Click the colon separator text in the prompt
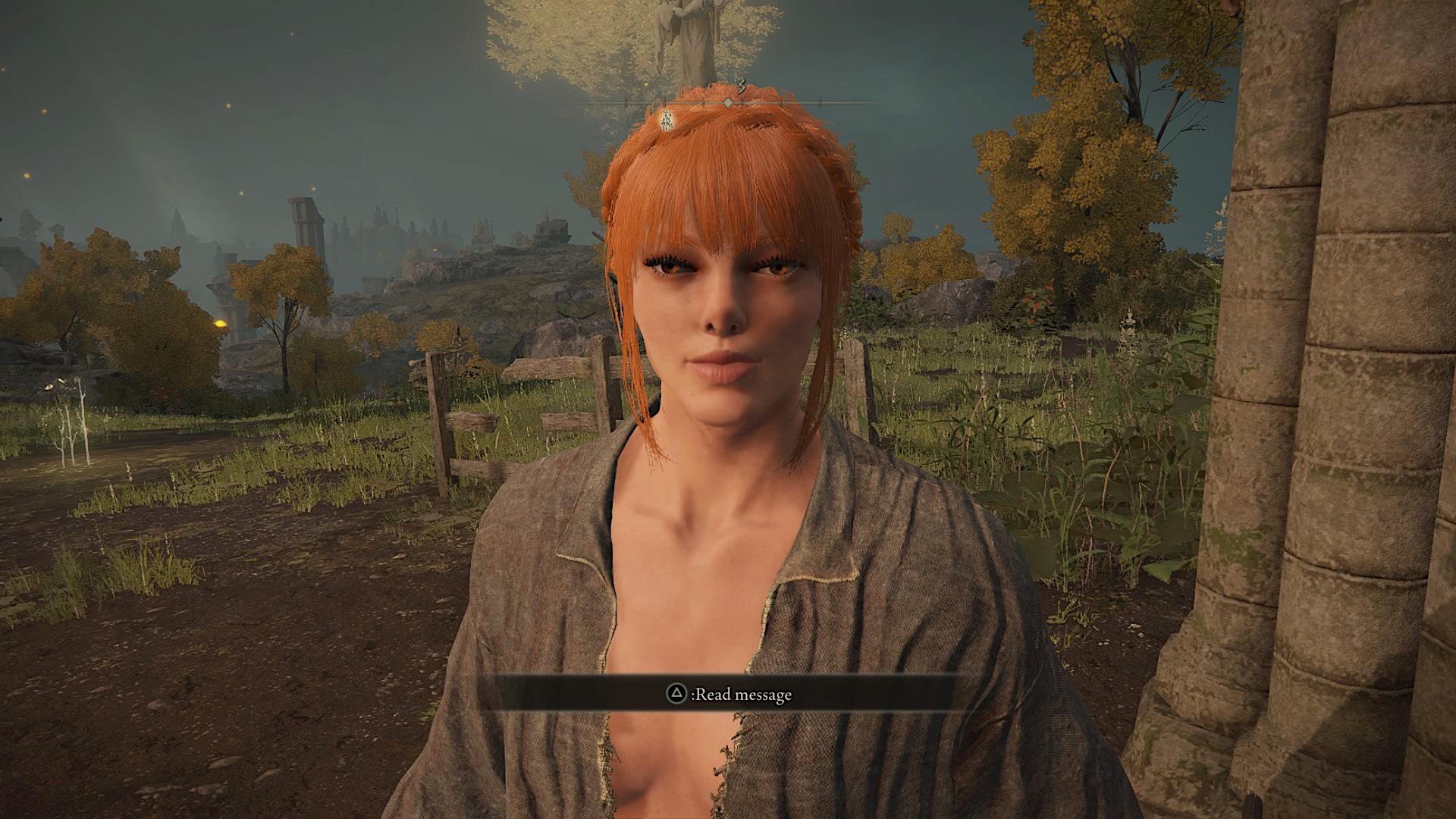The height and width of the screenshot is (819, 1456). click(x=692, y=695)
